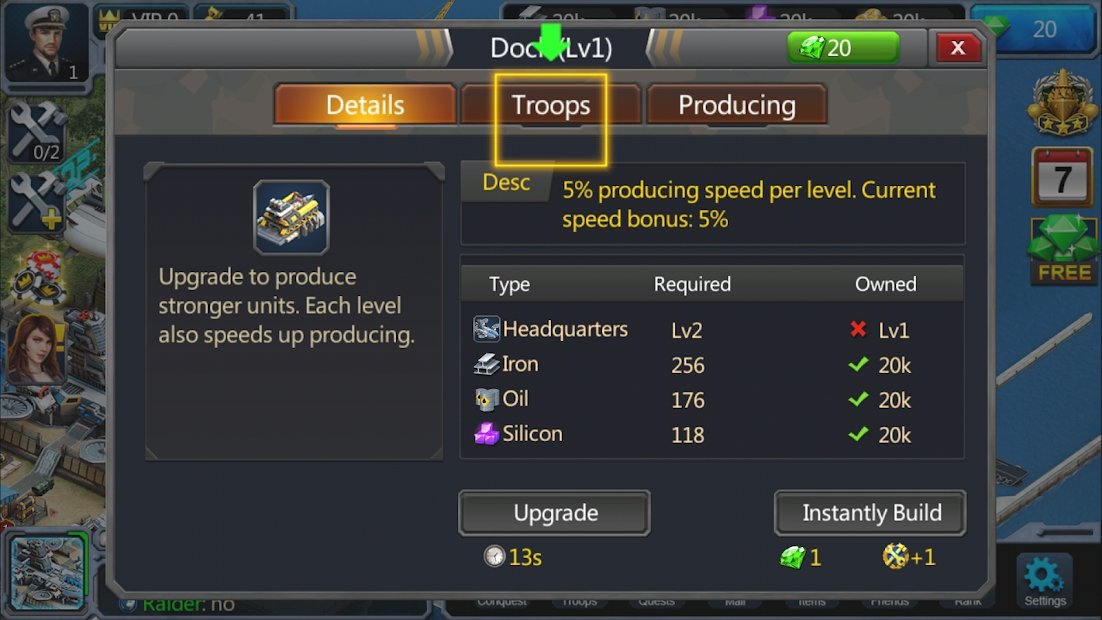Switch to the Troops tab

(x=550, y=105)
